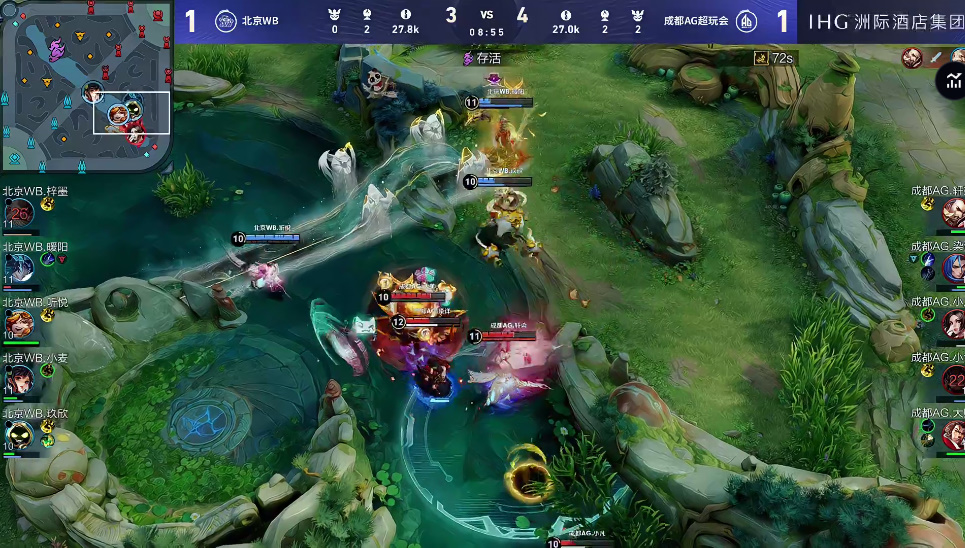Select player 北京WB.暖阳's hero portrait

coord(19,267)
